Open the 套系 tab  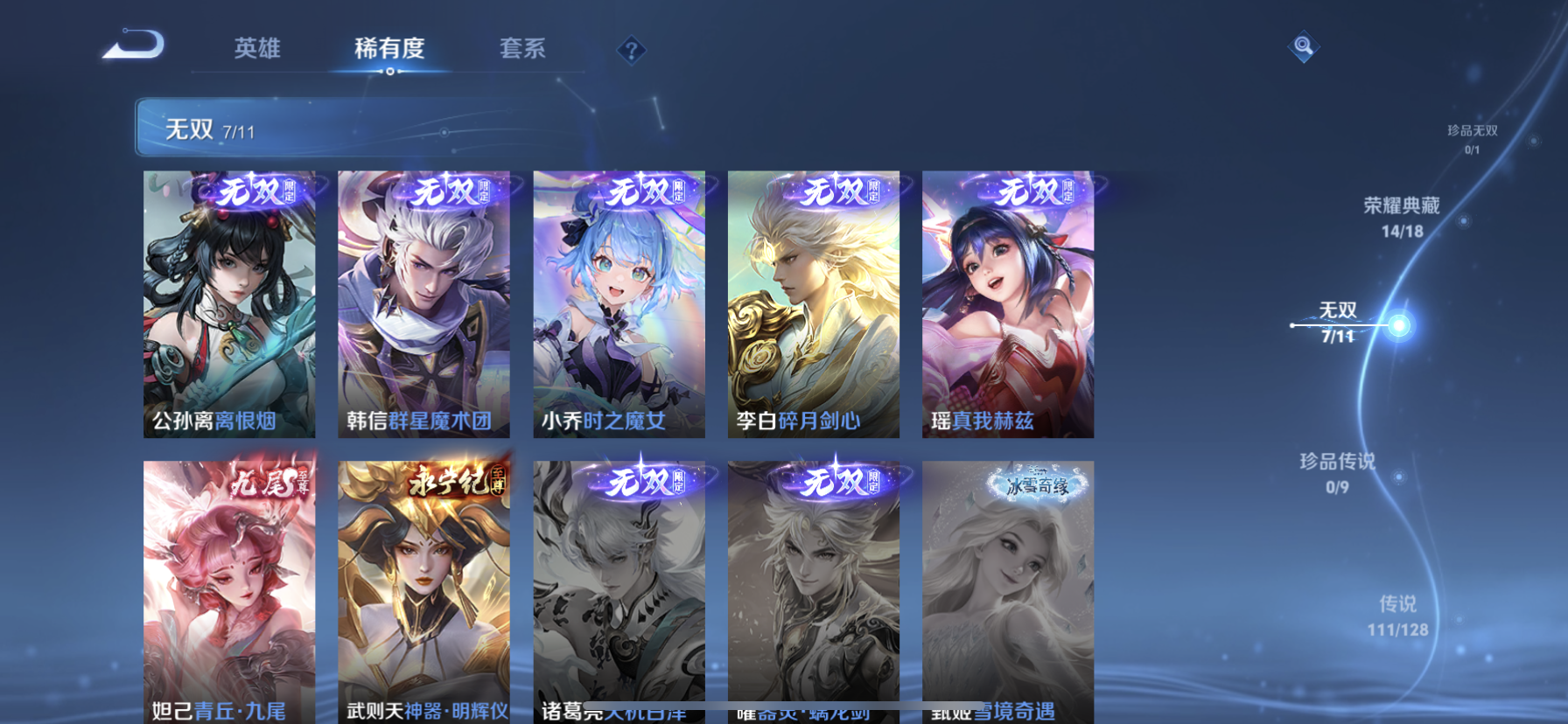pyautogui.click(x=522, y=48)
